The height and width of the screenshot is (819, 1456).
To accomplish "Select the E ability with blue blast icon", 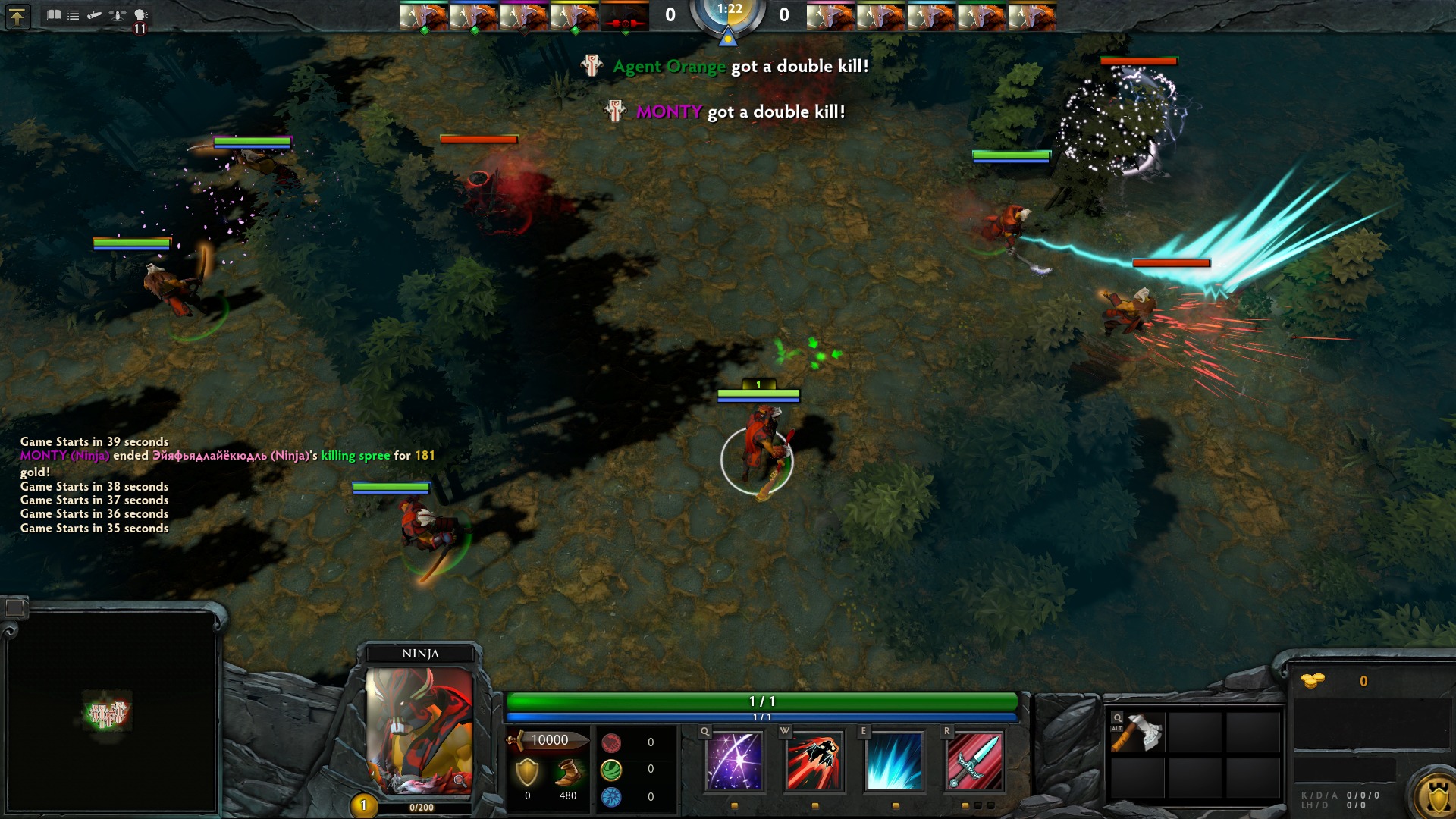I will pos(895,762).
